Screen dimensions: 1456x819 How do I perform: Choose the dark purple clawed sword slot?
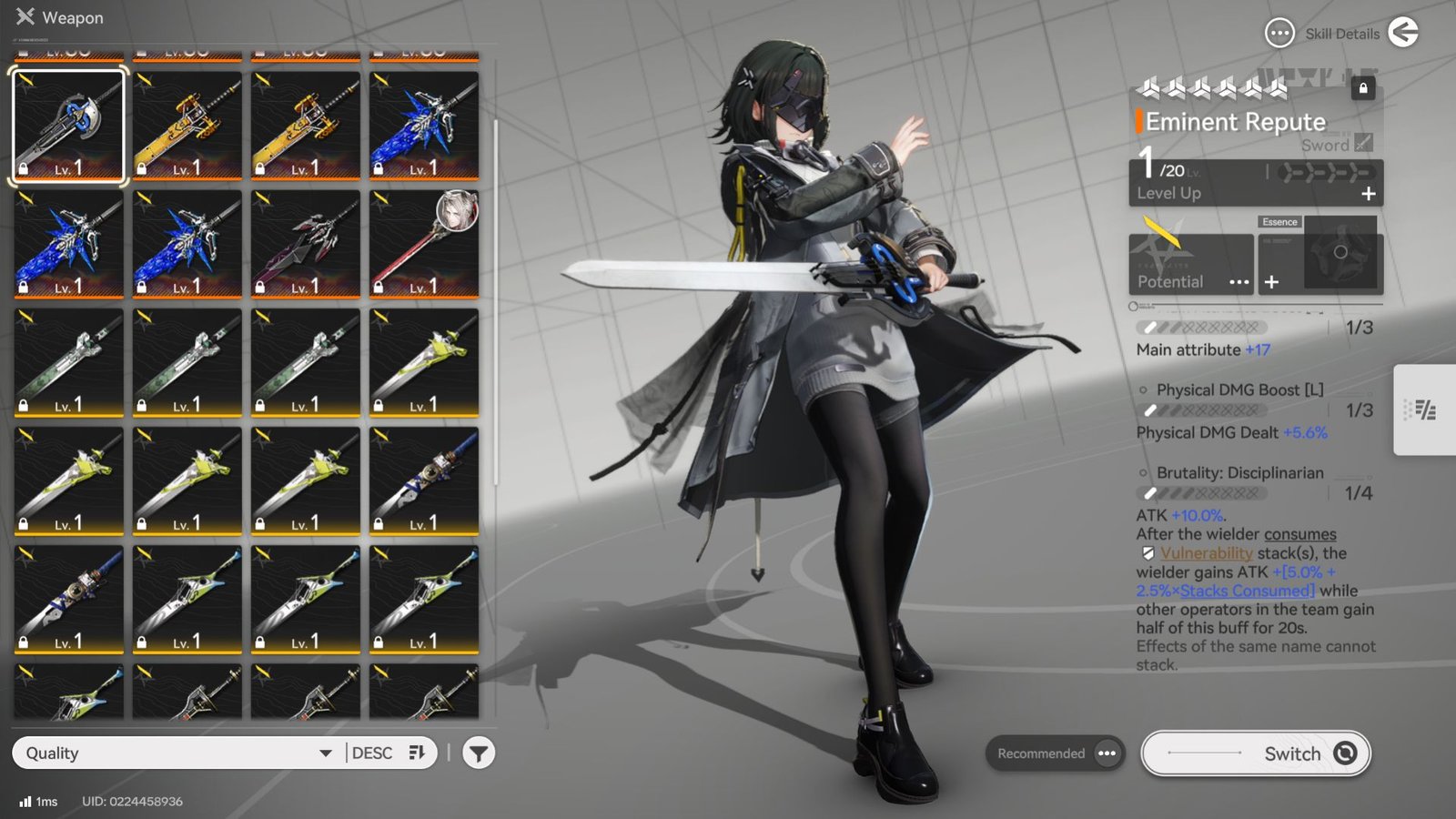pos(306,244)
